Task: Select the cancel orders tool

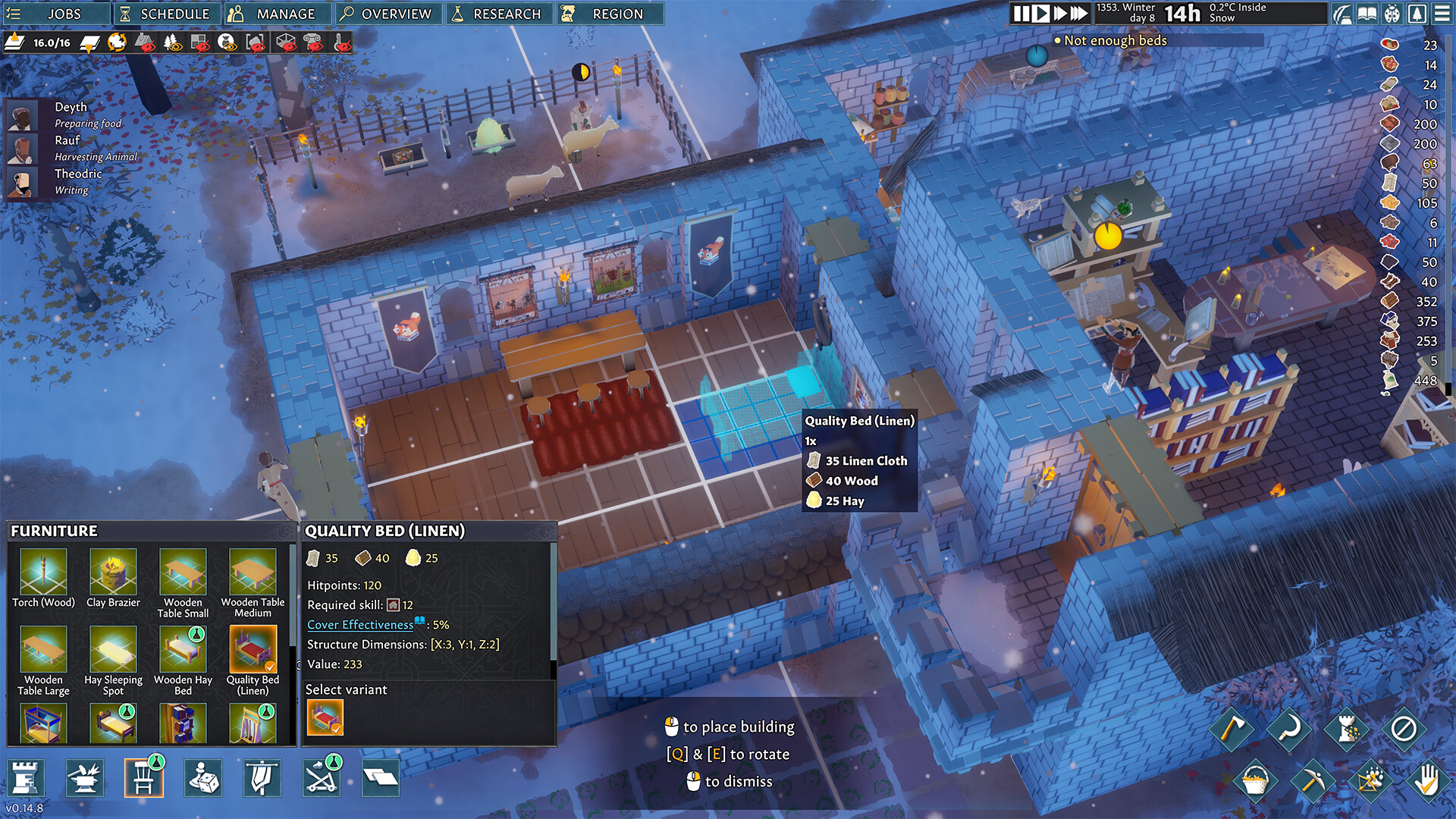Action: [1404, 730]
